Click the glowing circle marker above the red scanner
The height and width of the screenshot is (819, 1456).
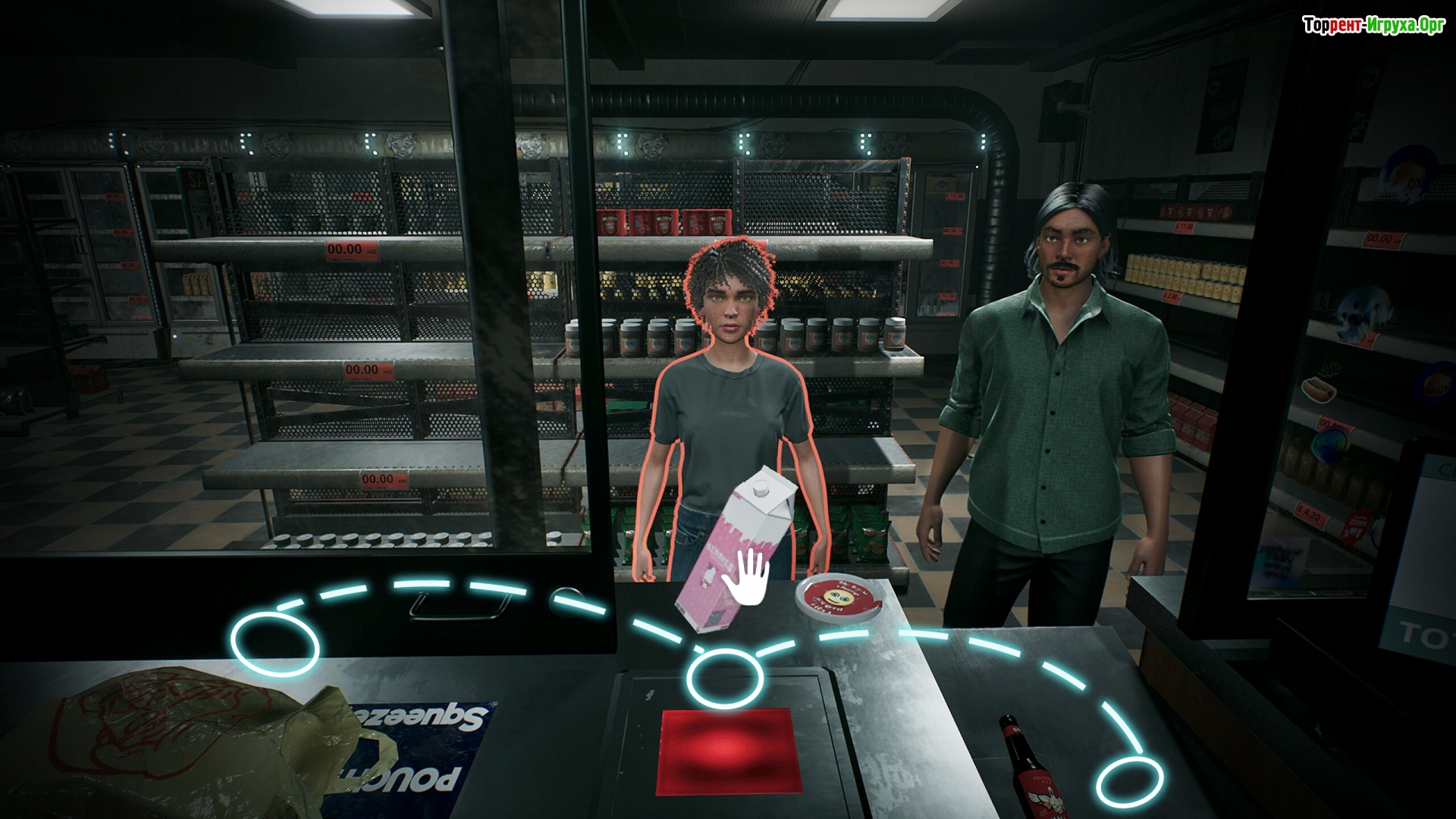(723, 679)
